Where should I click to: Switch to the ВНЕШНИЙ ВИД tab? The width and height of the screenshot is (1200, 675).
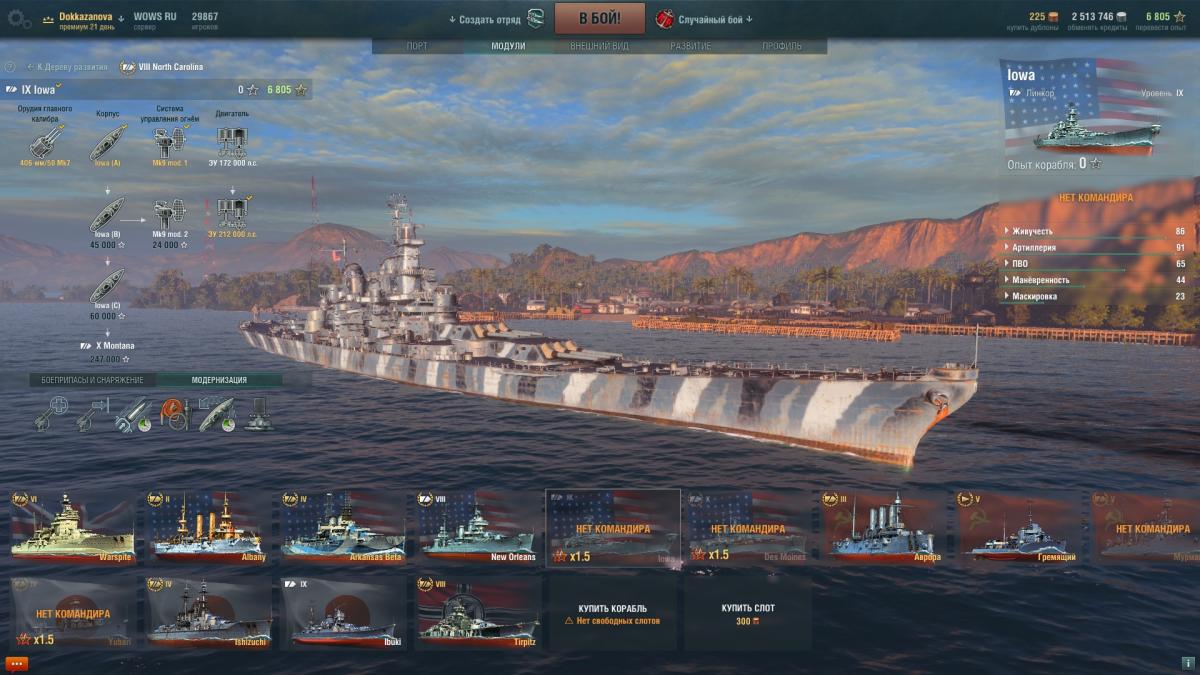coord(599,46)
